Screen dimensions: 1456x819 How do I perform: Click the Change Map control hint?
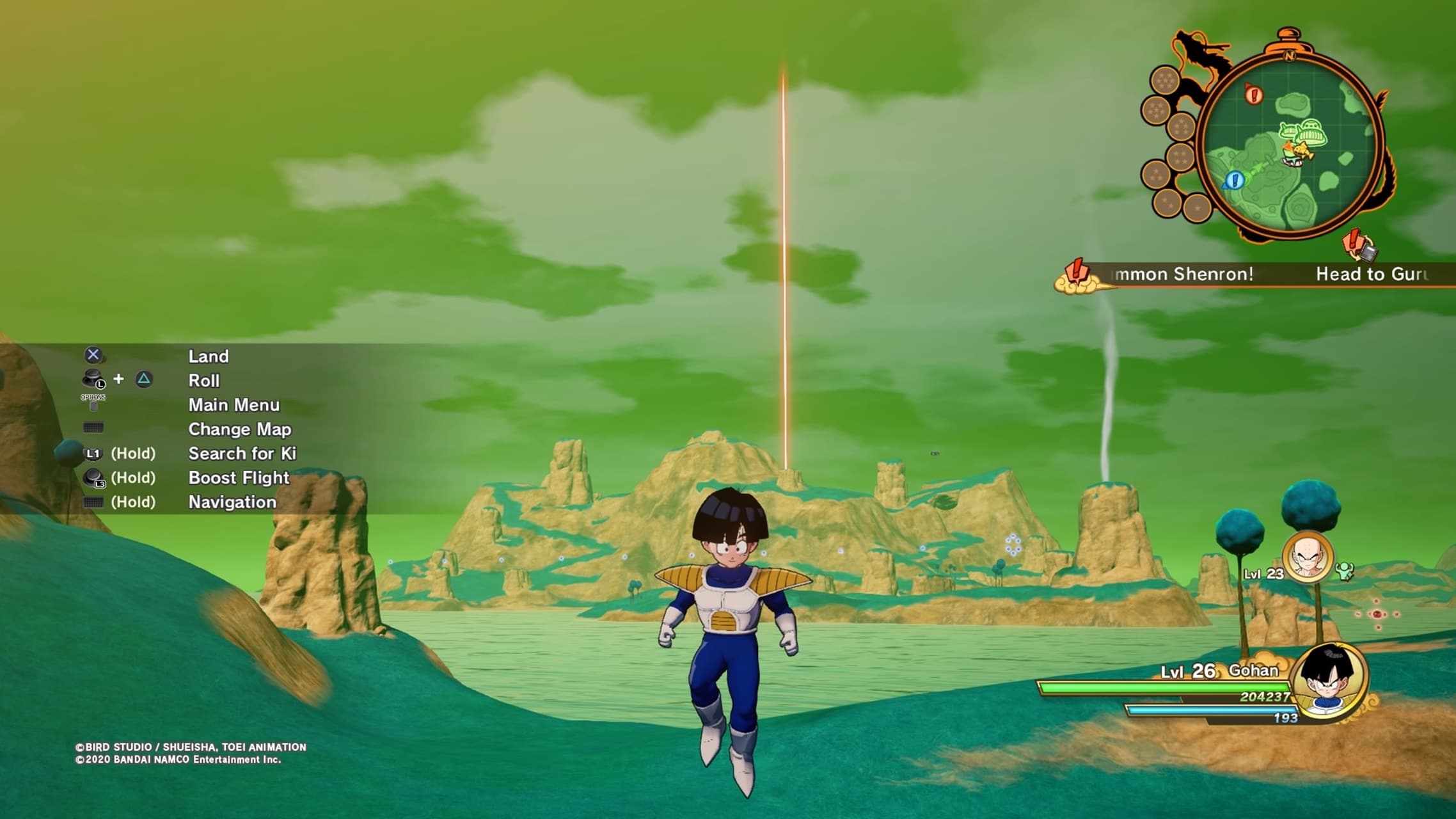[239, 429]
